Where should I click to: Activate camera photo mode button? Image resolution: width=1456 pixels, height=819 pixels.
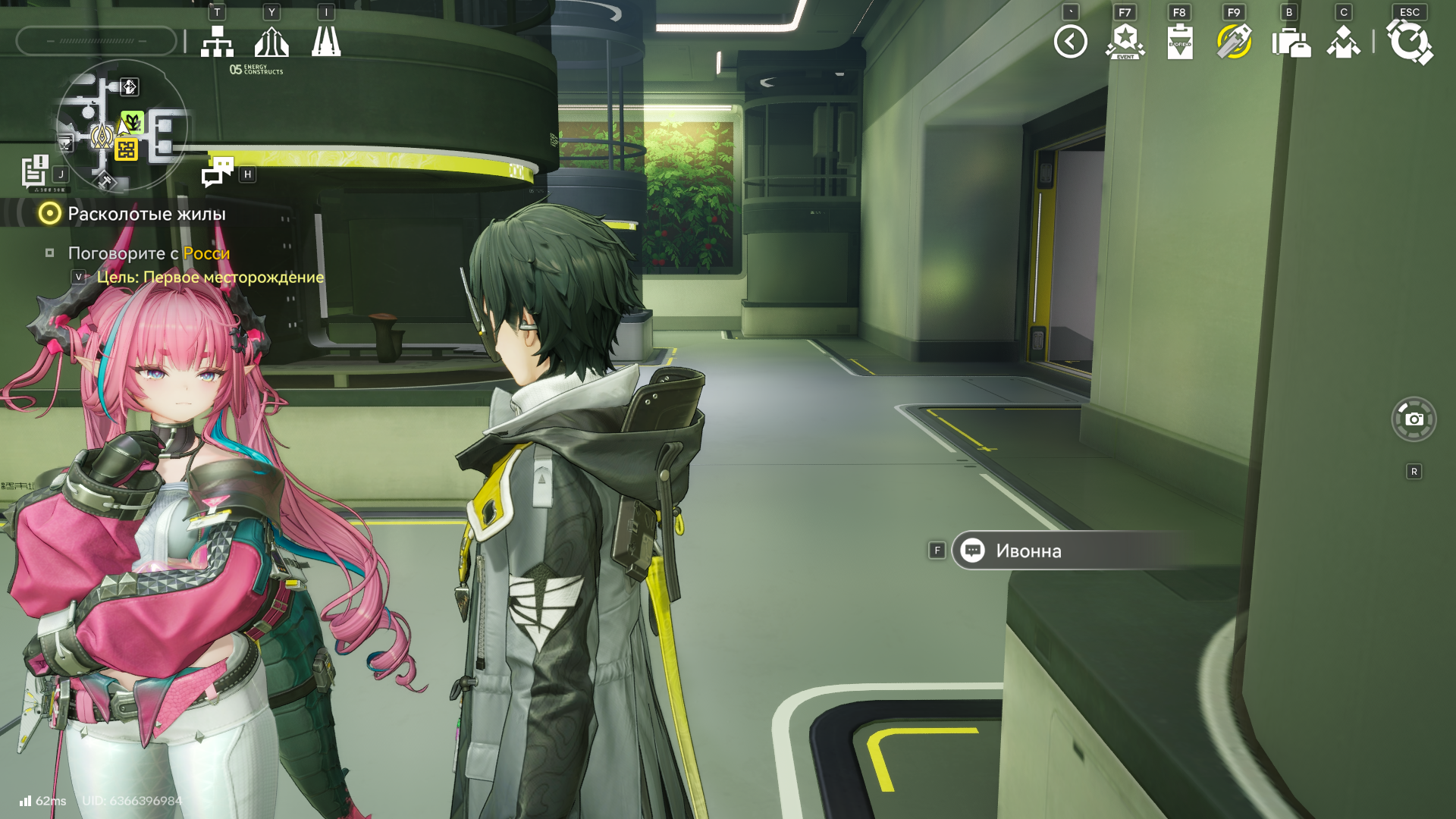coord(1414,419)
